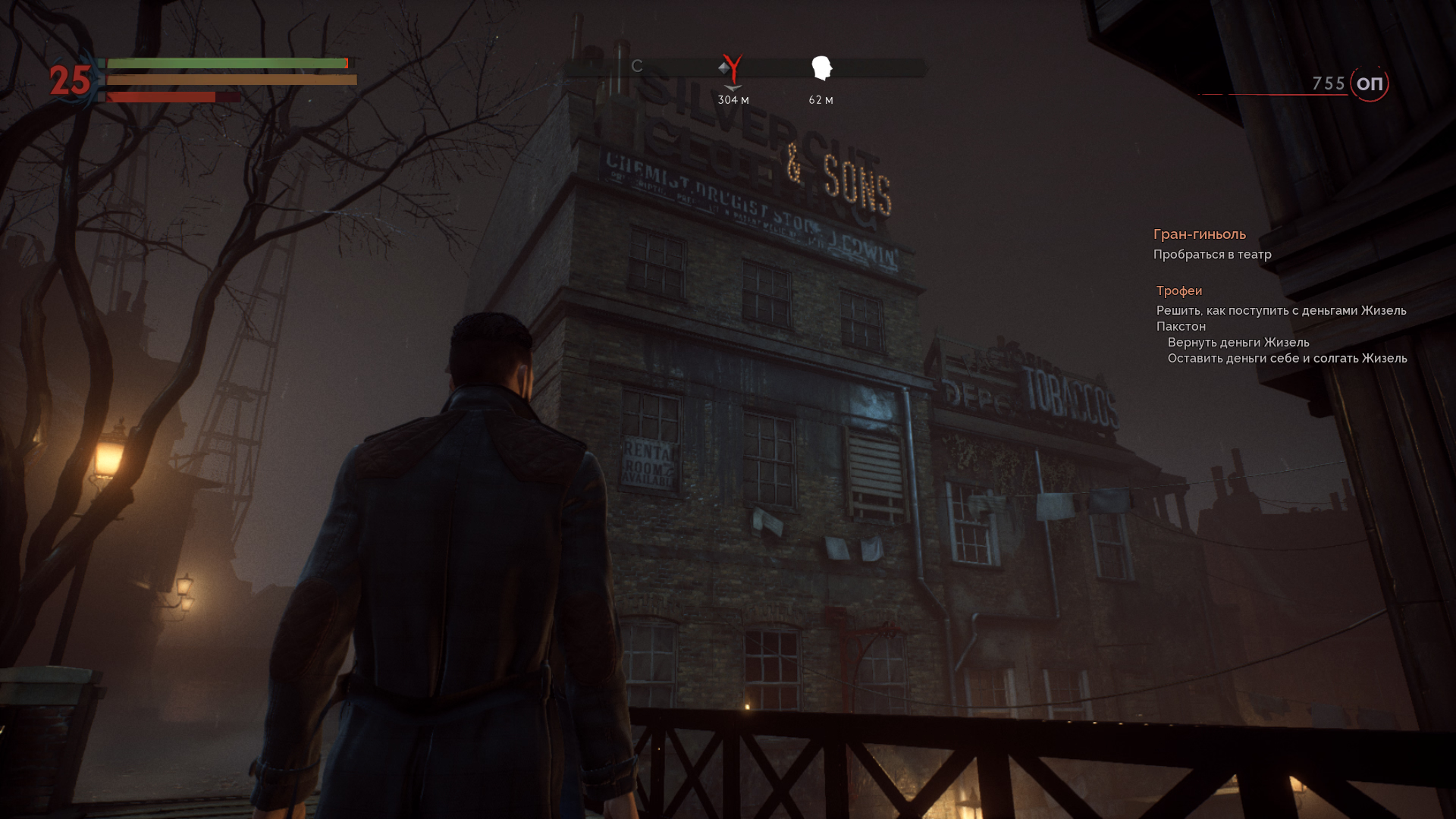Image resolution: width=1456 pixels, height=819 pixels.
Task: Open the Гран-гиньоль quest tracker entry
Action: (x=1199, y=234)
